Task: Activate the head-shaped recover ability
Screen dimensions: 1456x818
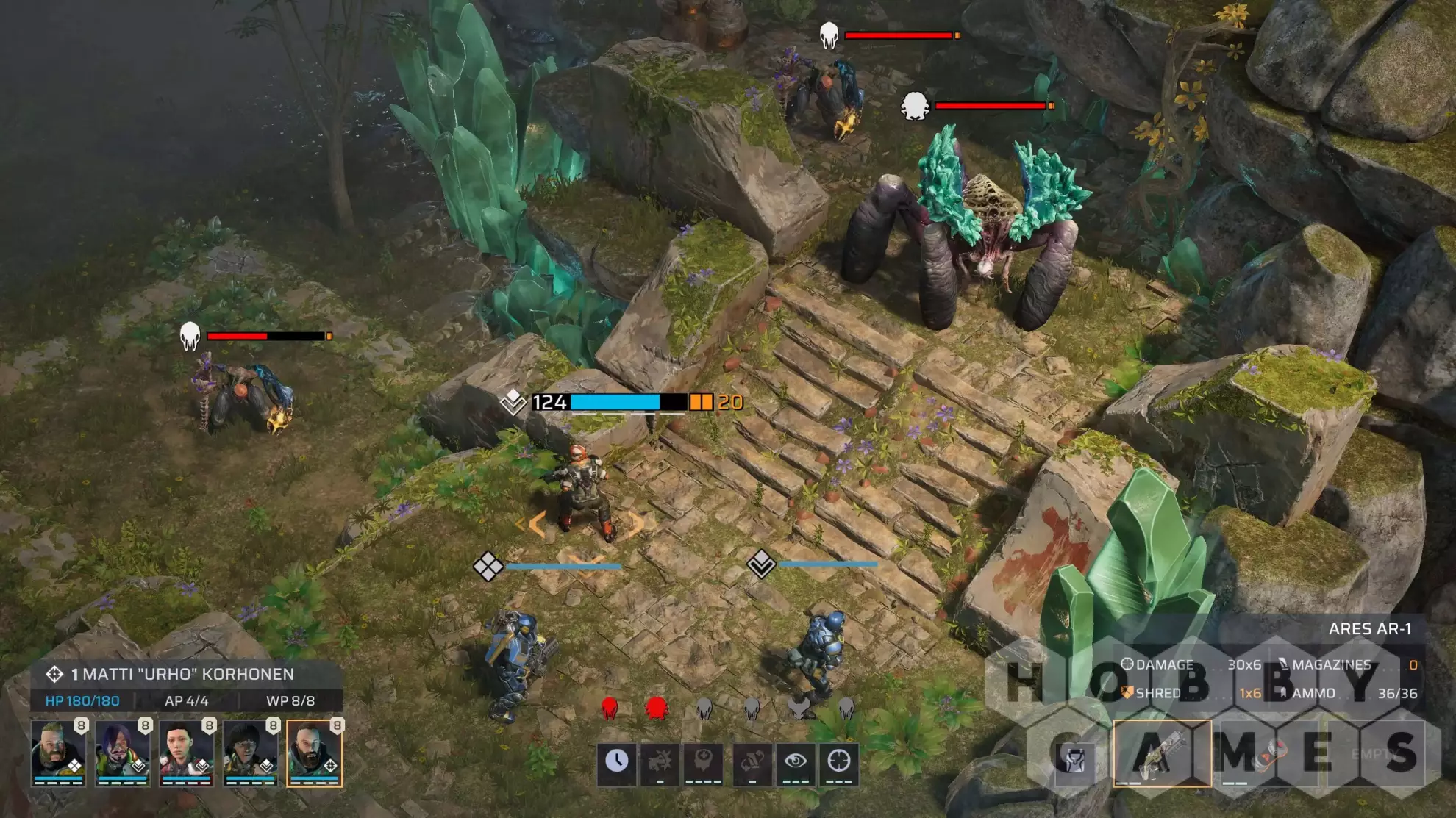Action: [x=704, y=762]
